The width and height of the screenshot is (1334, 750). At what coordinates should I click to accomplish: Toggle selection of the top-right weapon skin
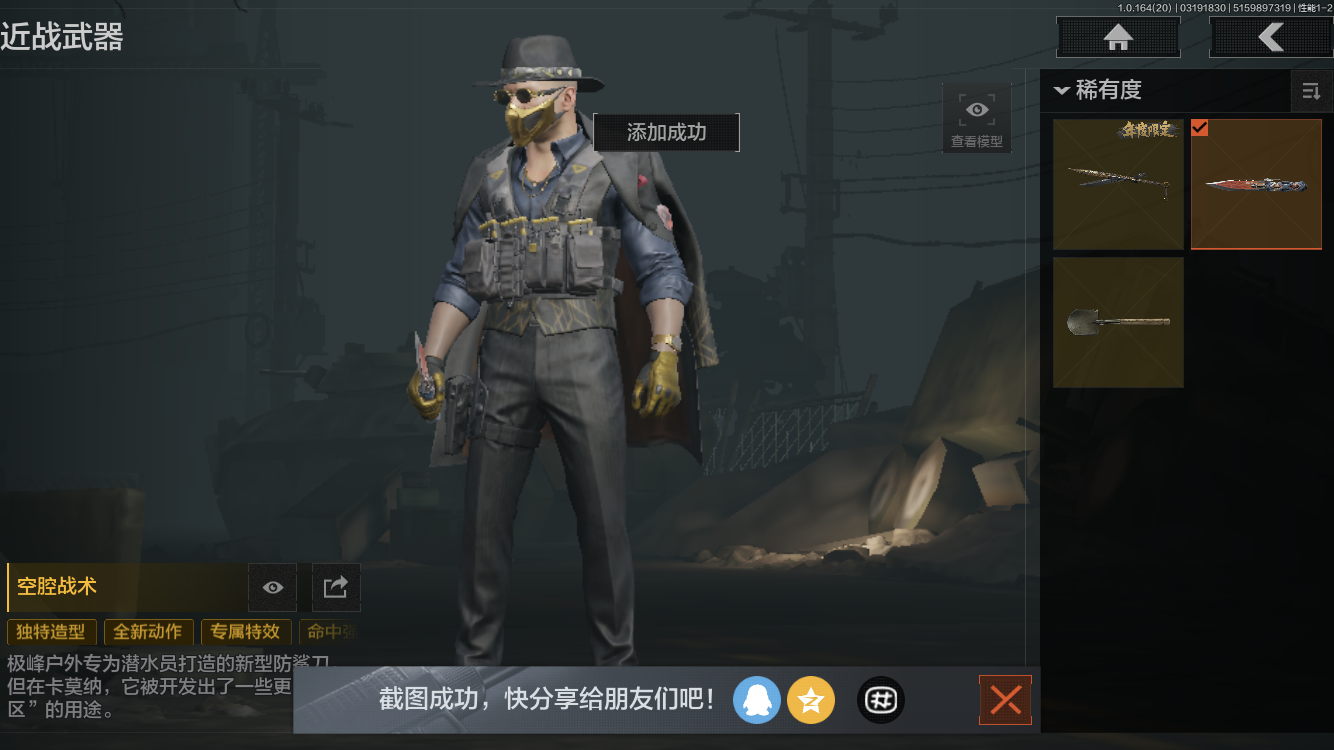[1256, 184]
